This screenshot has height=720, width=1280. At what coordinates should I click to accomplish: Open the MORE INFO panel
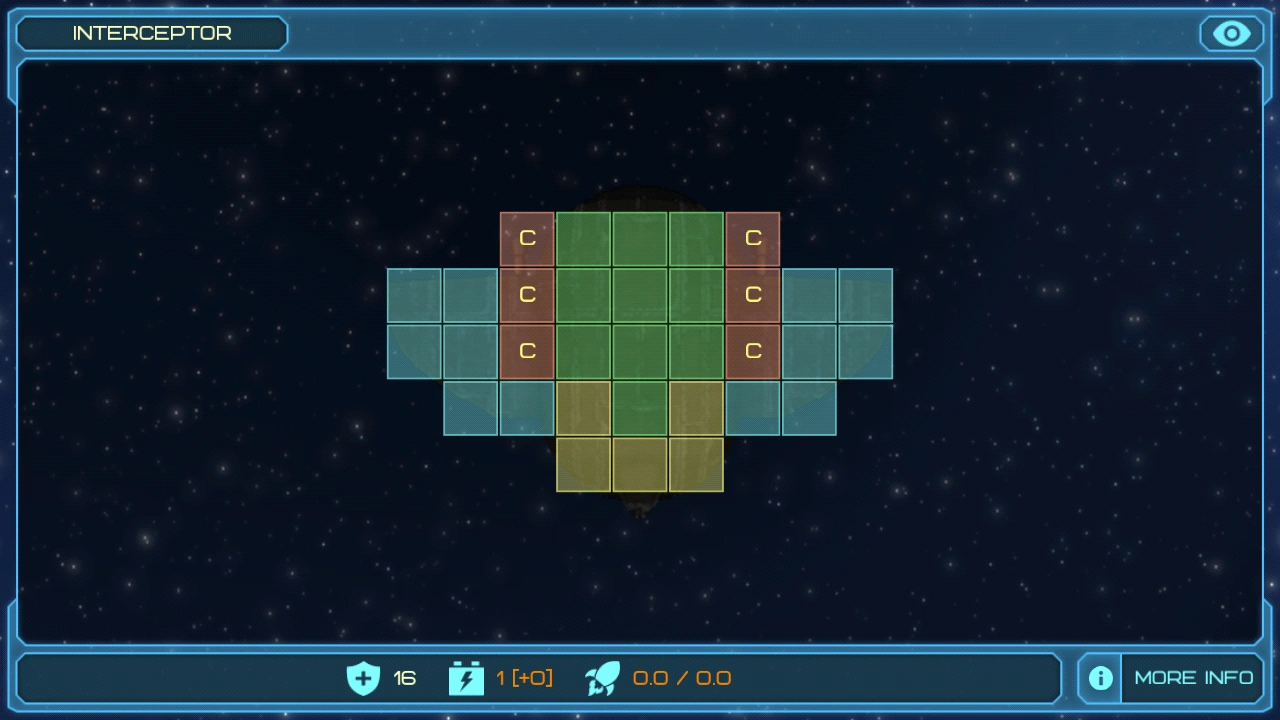[x=1194, y=677]
